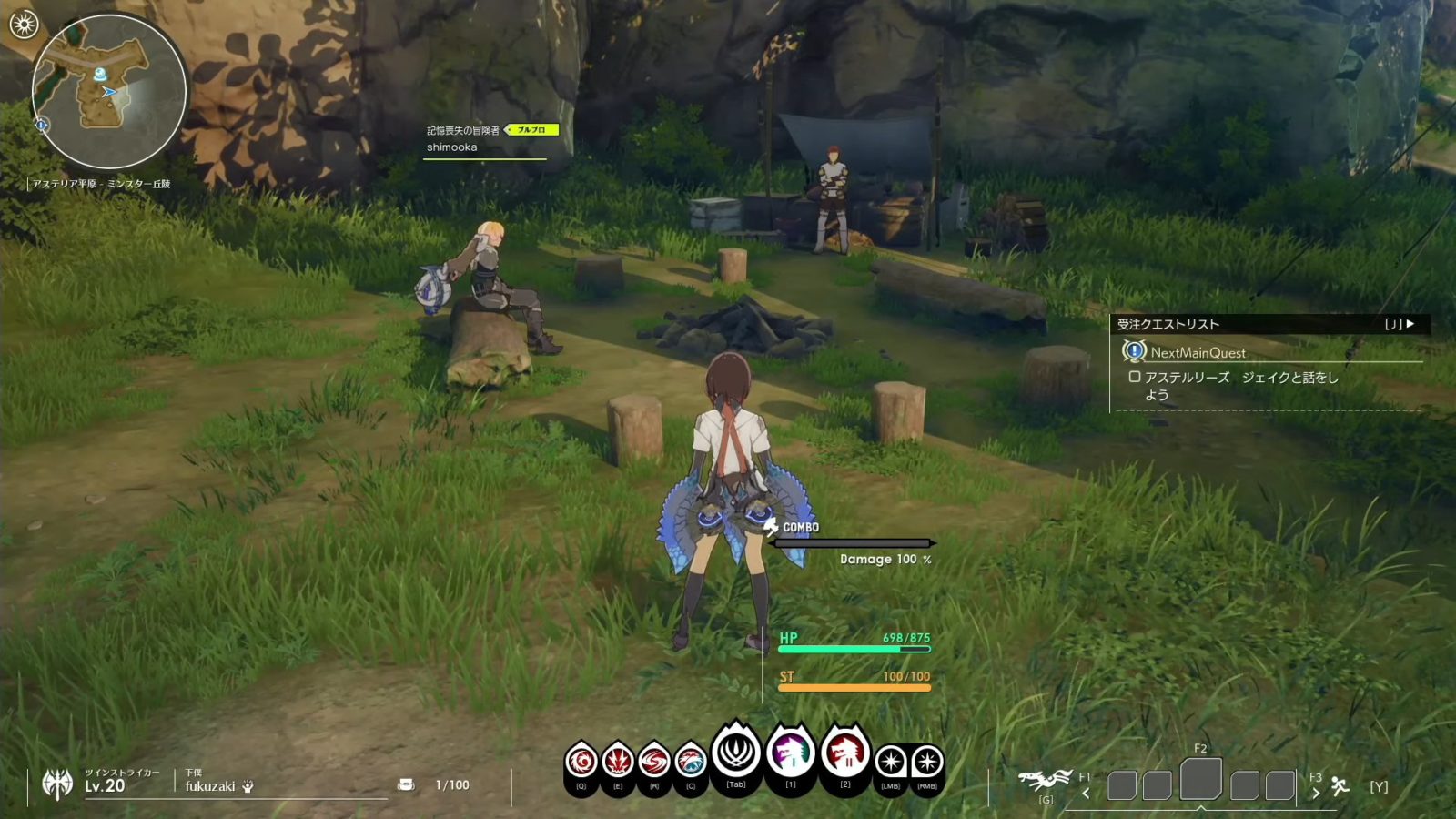Toggle the running figure dash icon
The image size is (1456, 819).
click(x=1340, y=785)
